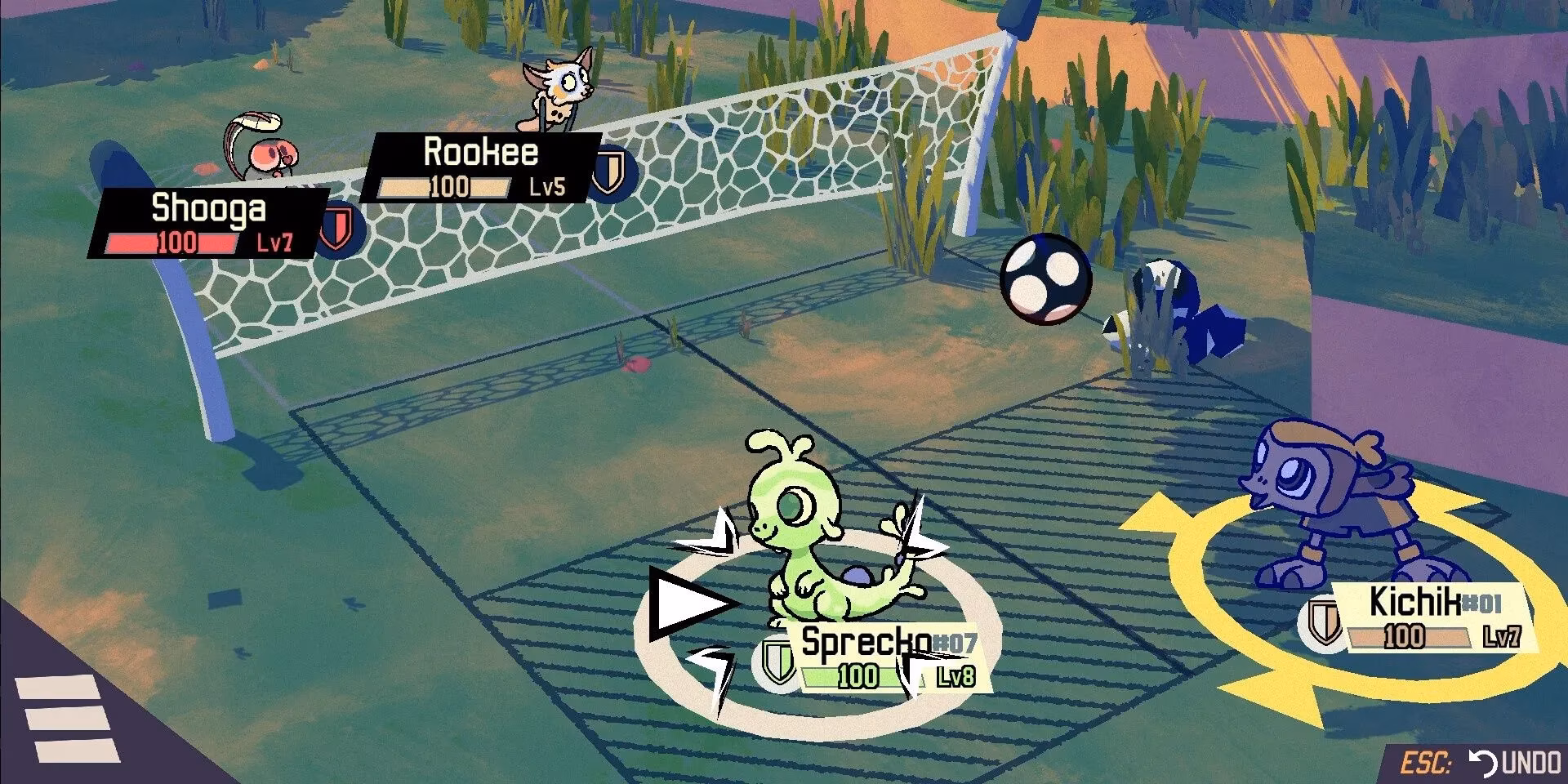Click the red shield icon beside Shooga
This screenshot has height=784, width=1568.
(336, 229)
